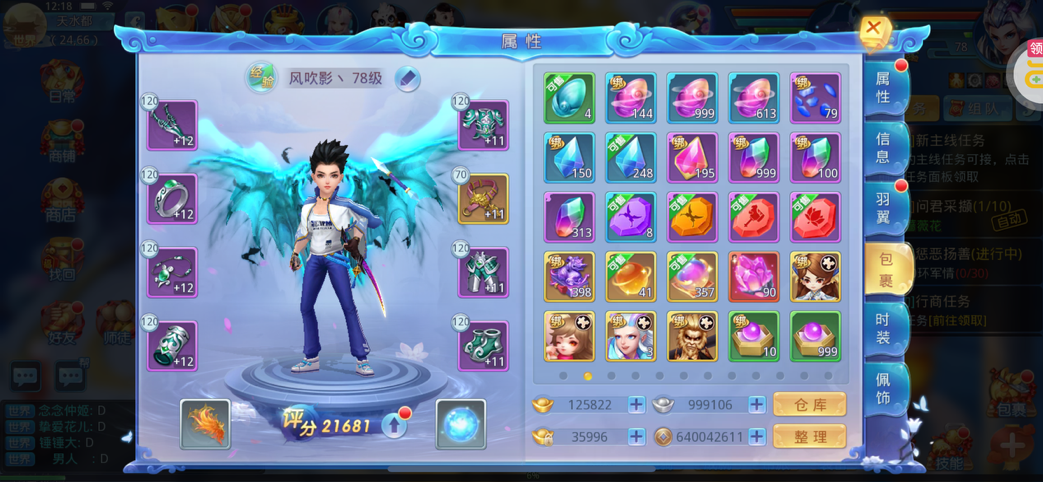Screen dimensions: 1043x482
Task: Switch to the 属性 tab
Action: (x=884, y=88)
